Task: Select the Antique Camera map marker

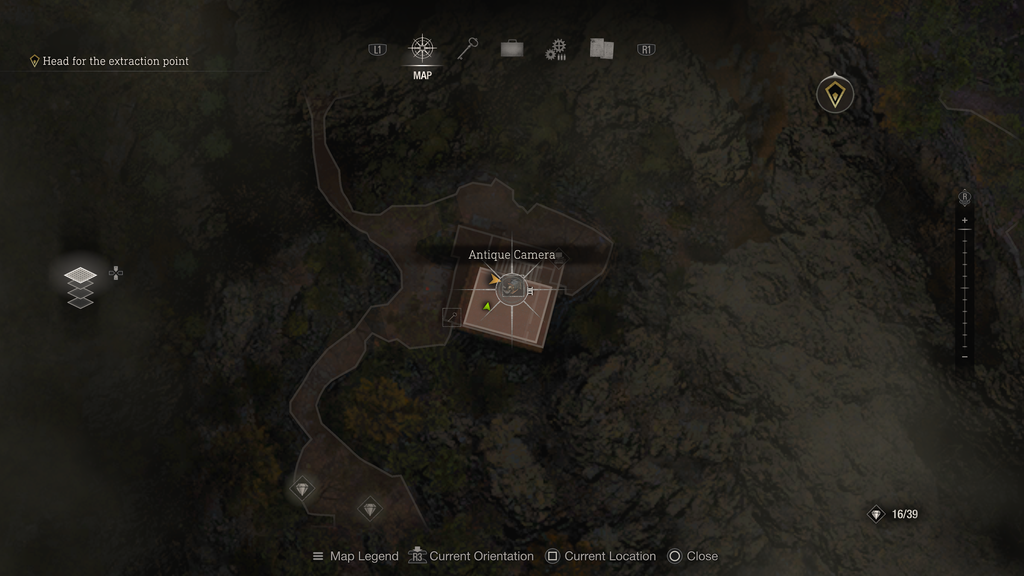Action: pyautogui.click(x=512, y=289)
